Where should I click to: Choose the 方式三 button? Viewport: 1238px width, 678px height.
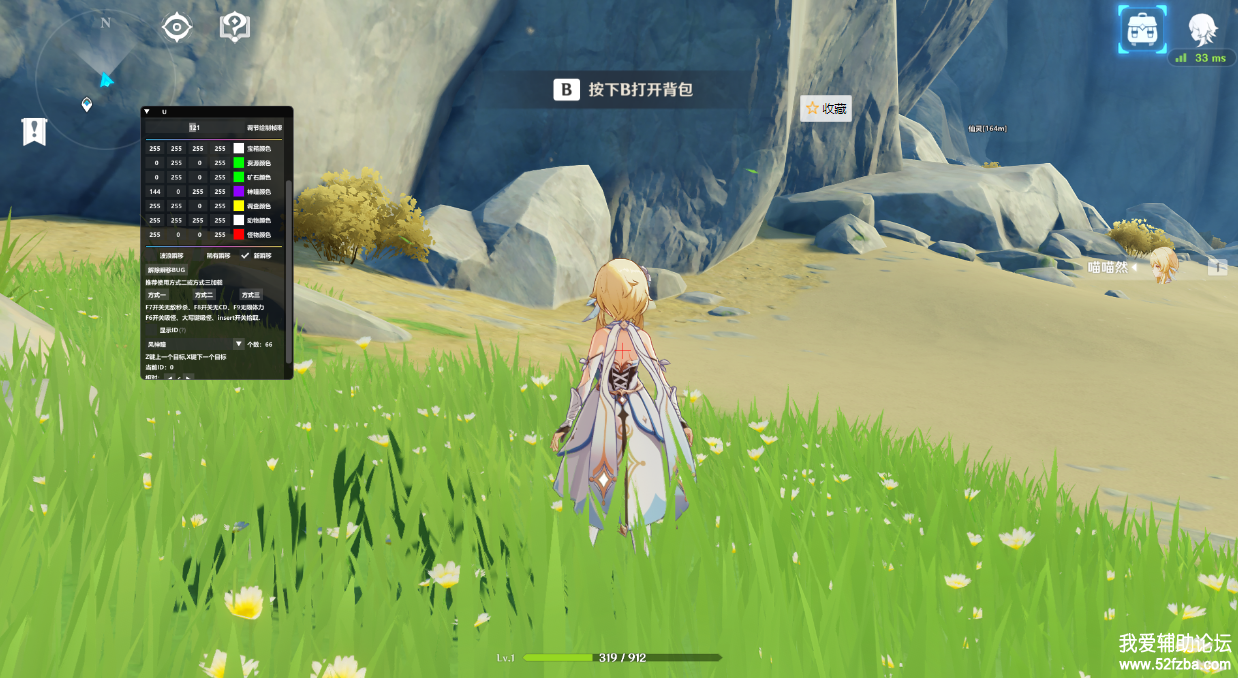coord(249,295)
